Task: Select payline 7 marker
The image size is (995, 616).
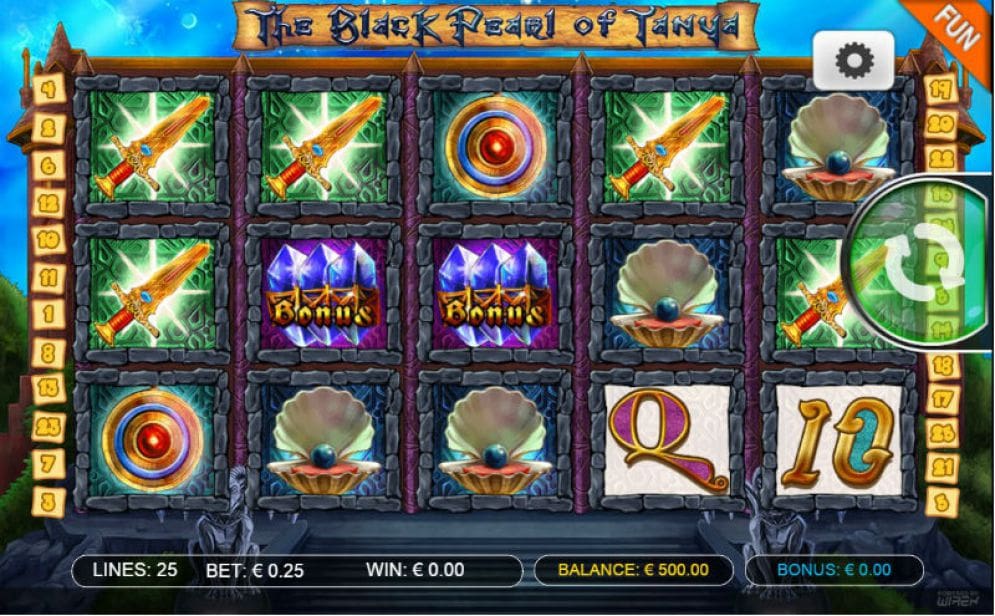Action: [47, 464]
